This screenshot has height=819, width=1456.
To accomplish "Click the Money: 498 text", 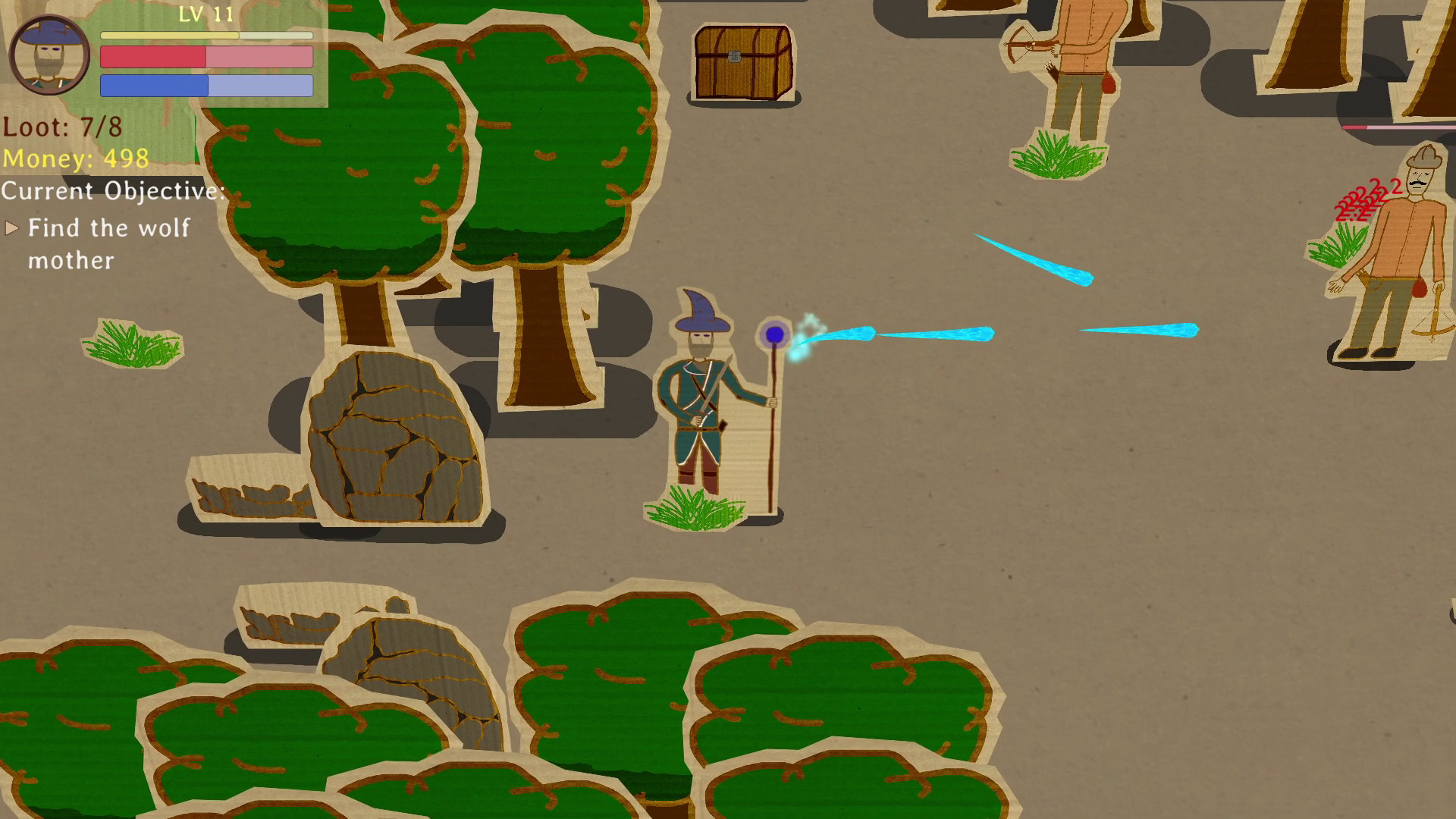I will [x=74, y=158].
